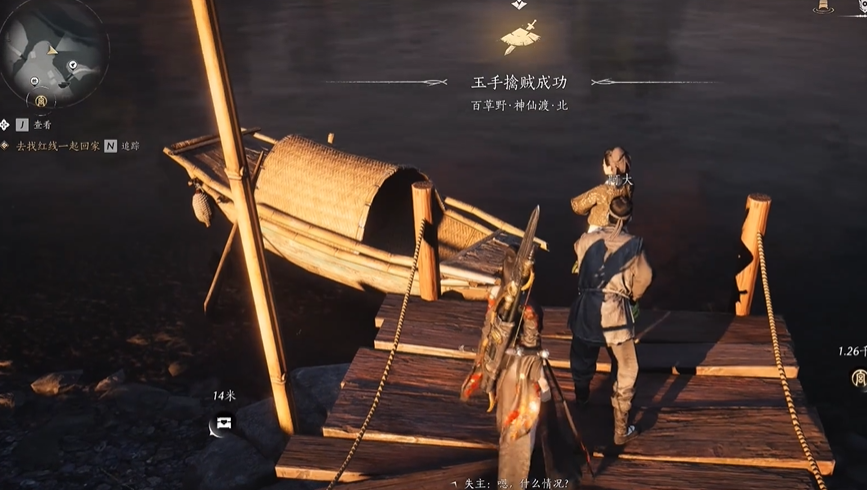Select the gold building marker below the minimap

click(41, 100)
